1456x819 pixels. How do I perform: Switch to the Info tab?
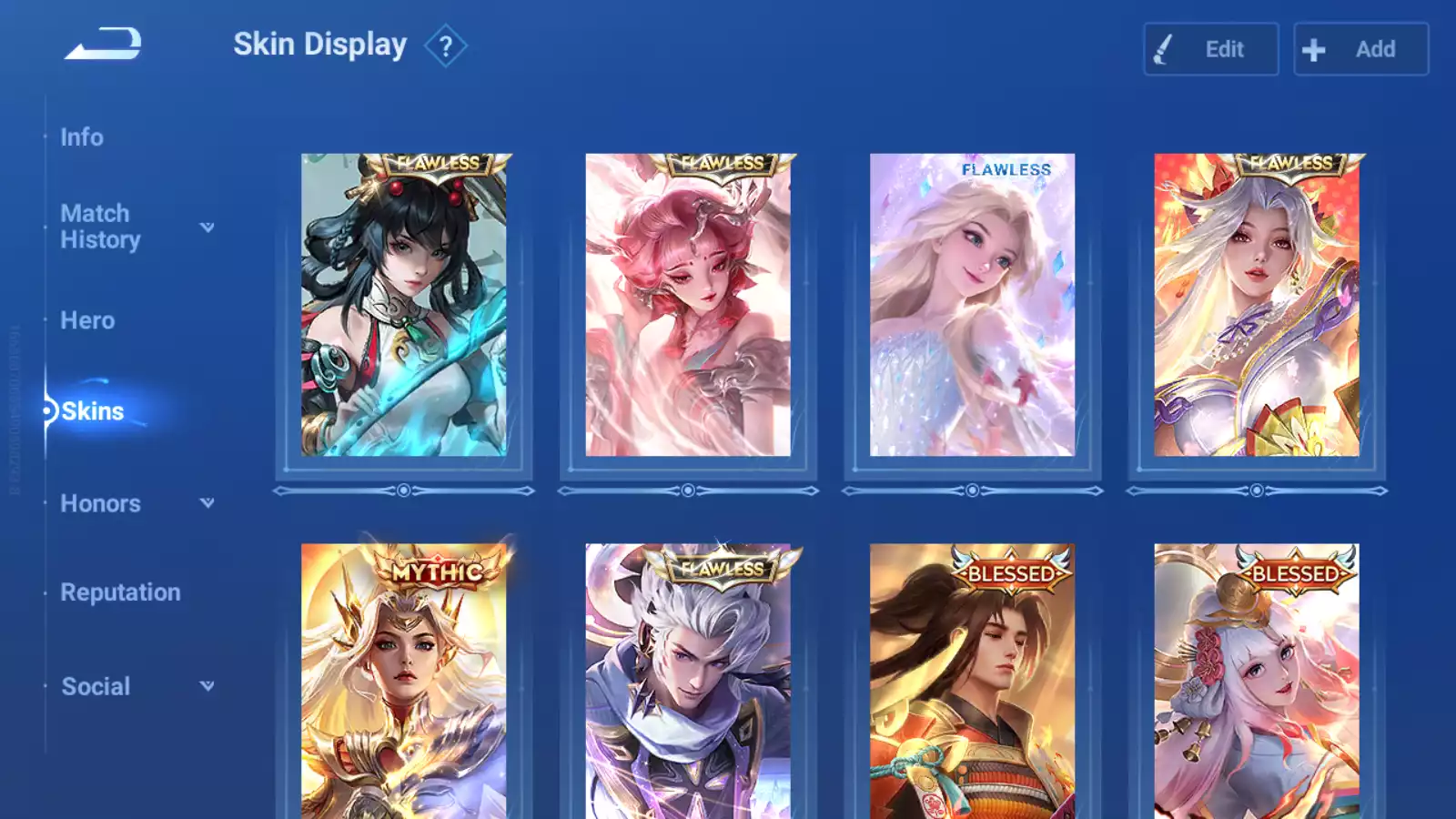(x=82, y=137)
